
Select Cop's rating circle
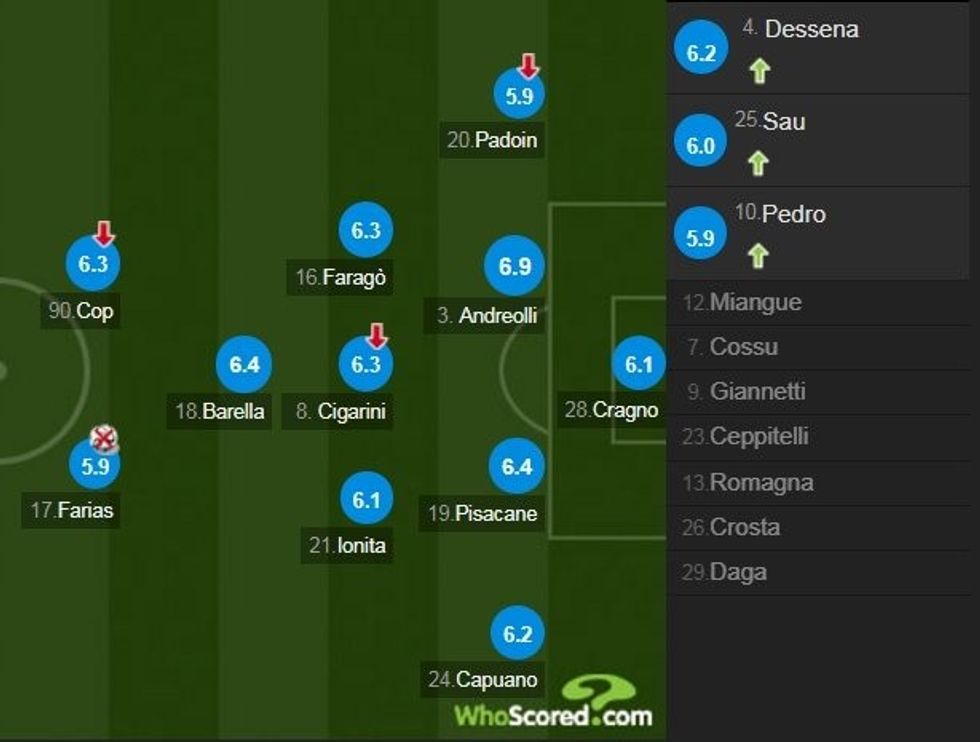pyautogui.click(x=93, y=265)
